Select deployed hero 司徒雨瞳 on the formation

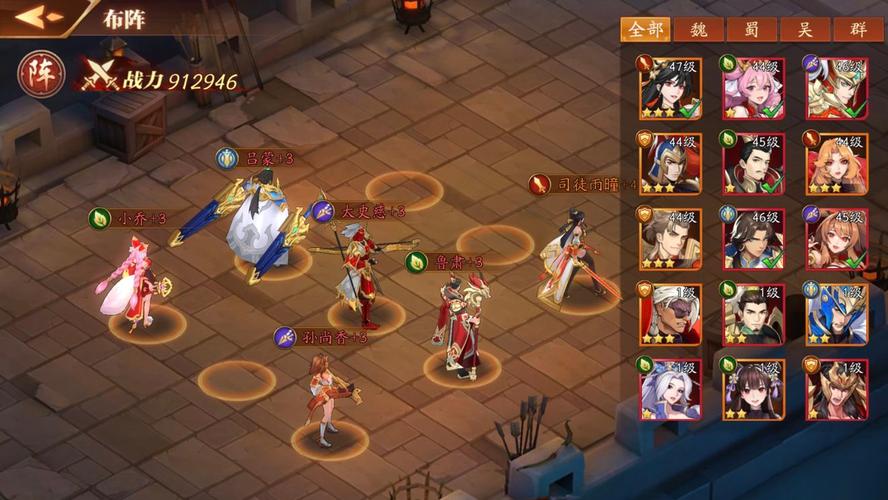tap(575, 255)
